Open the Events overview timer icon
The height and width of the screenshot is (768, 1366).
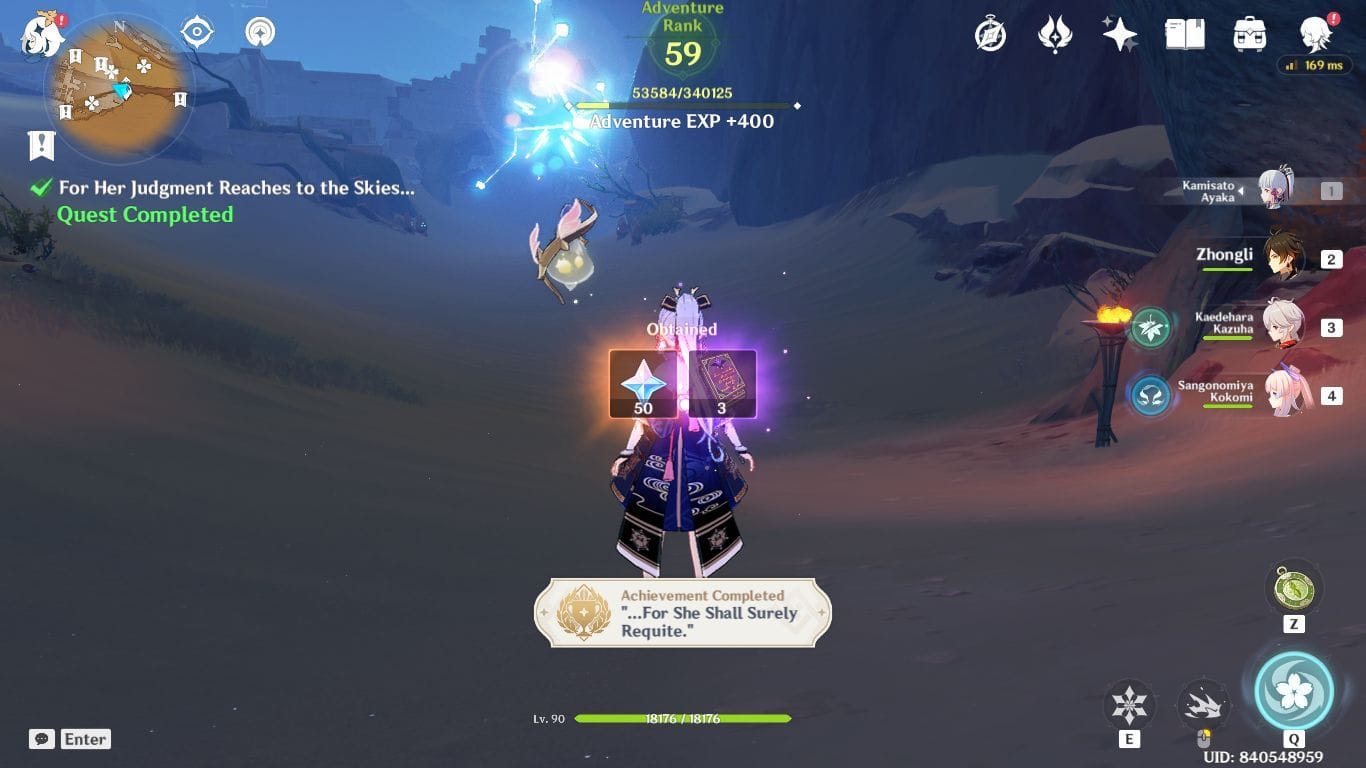coord(988,33)
